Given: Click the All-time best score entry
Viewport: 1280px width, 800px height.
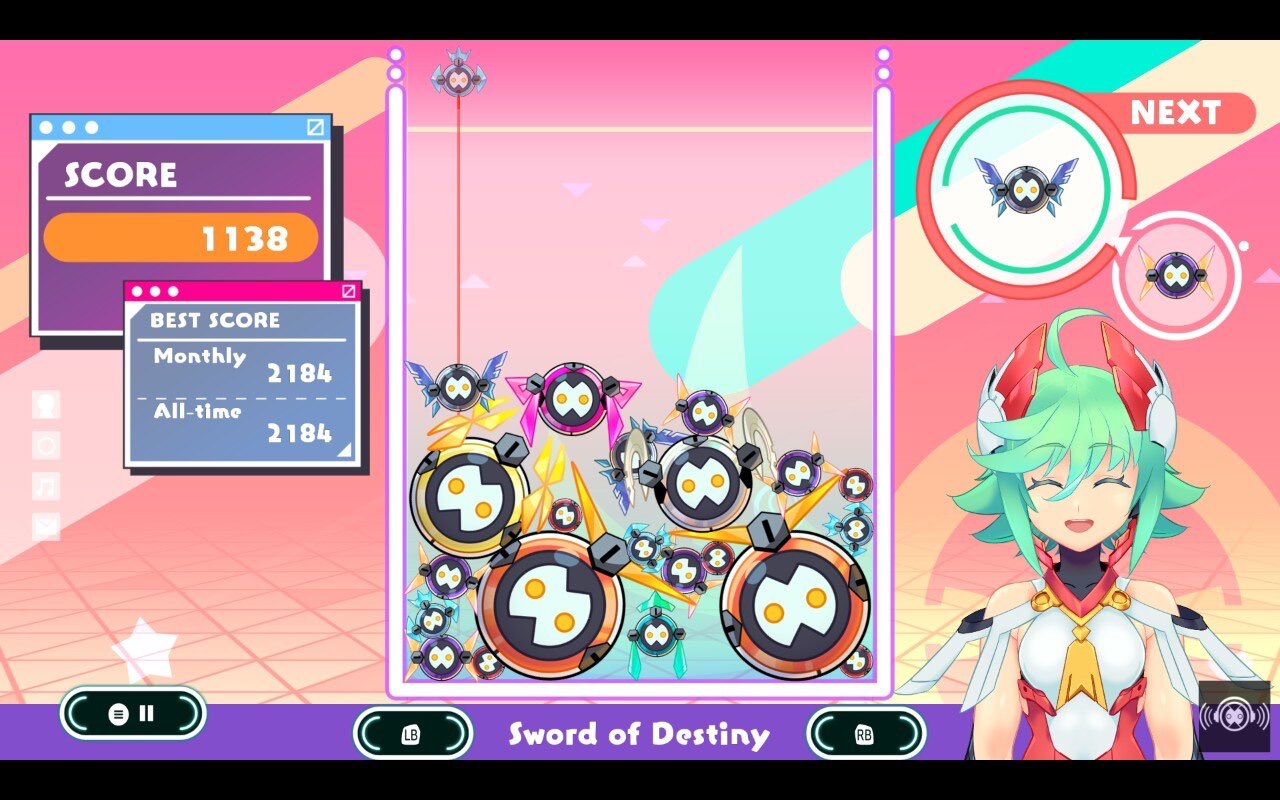Looking at the screenshot, I should pyautogui.click(x=245, y=423).
